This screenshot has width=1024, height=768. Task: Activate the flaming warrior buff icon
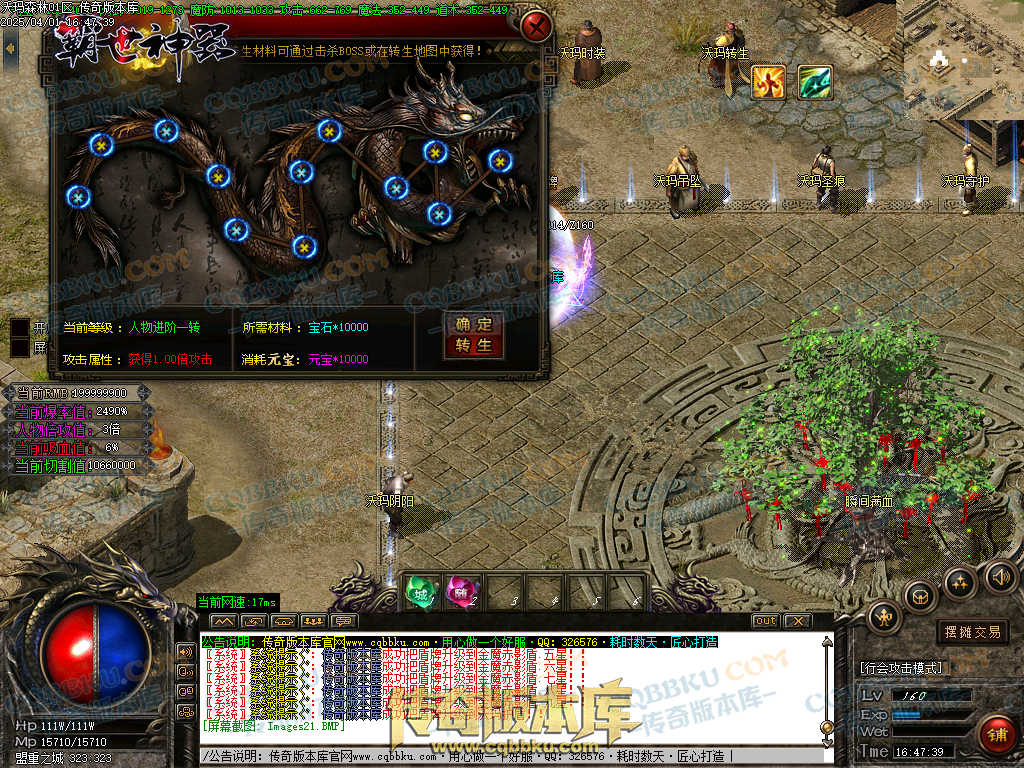(768, 82)
